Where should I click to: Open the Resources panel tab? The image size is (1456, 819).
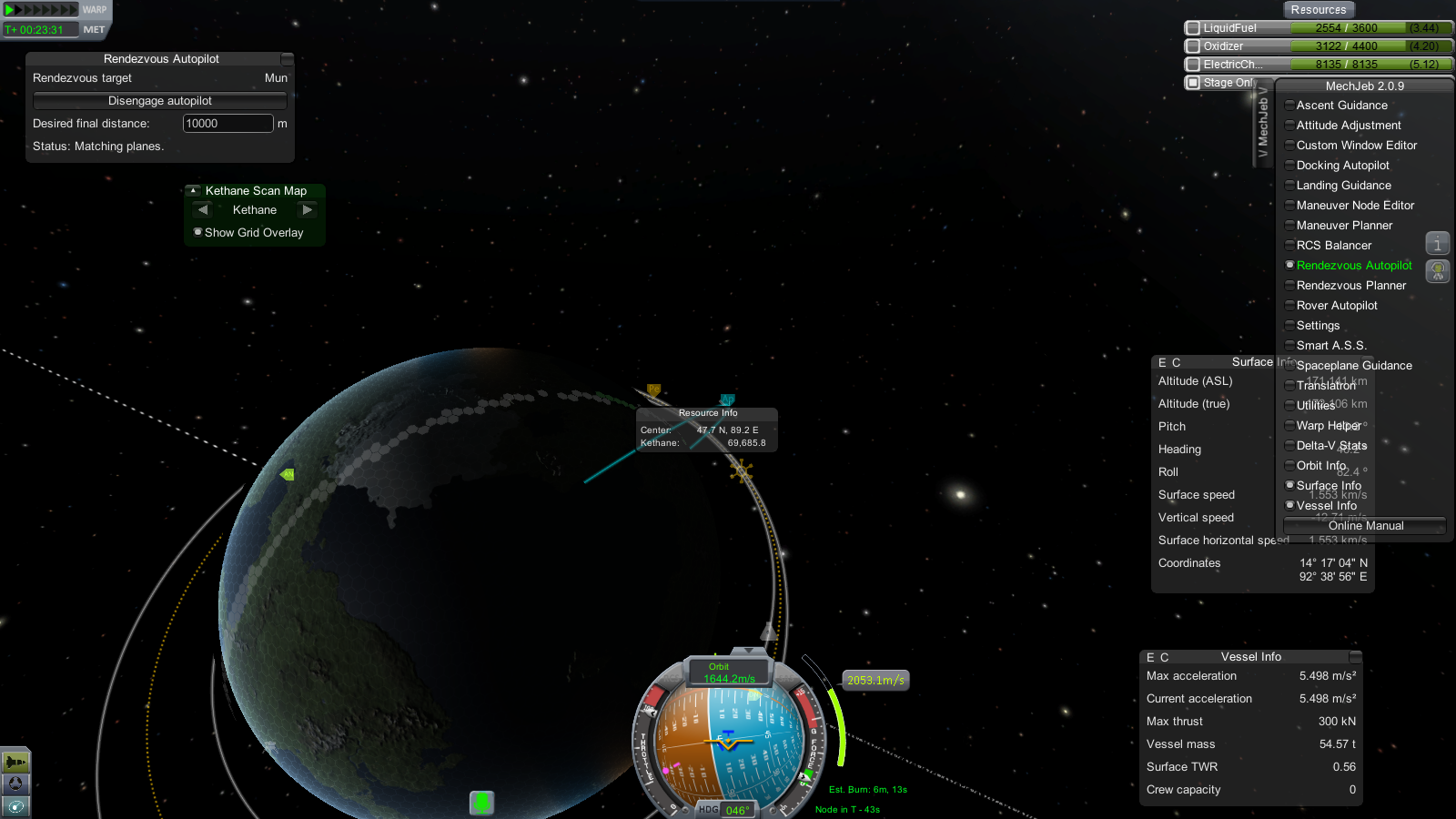pyautogui.click(x=1318, y=10)
